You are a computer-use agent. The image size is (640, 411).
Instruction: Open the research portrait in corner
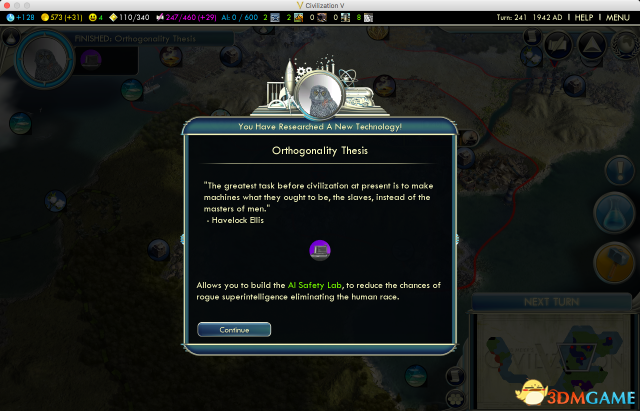[46, 58]
